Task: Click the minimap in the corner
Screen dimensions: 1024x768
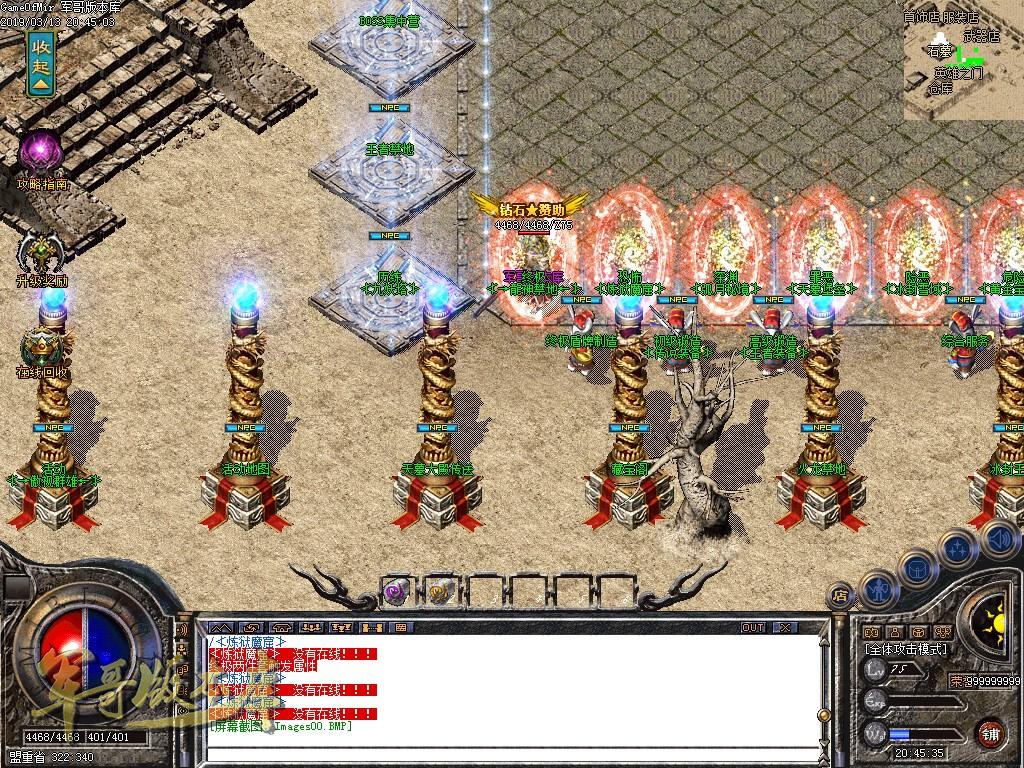Action: 963,60
